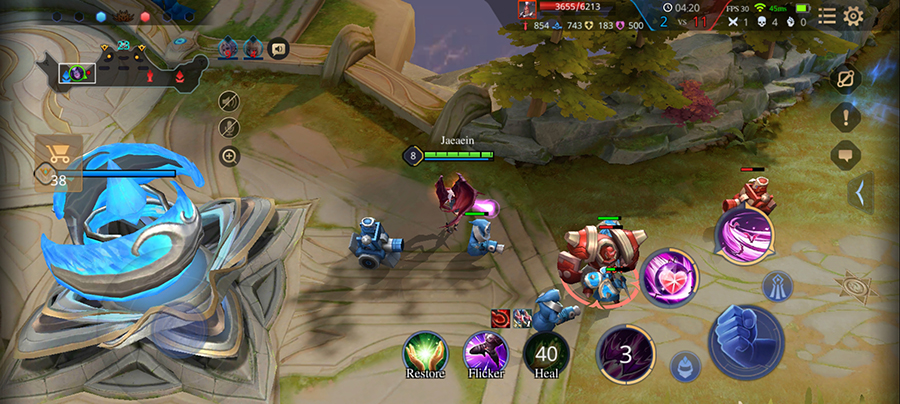Open the quick chat megaphone button
This screenshot has width=900, height=404.
coord(278,47)
